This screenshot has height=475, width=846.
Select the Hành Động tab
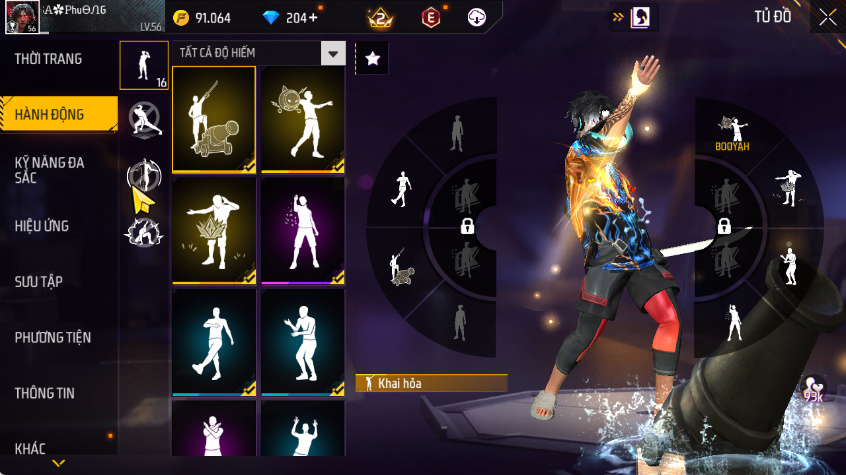tap(50, 115)
